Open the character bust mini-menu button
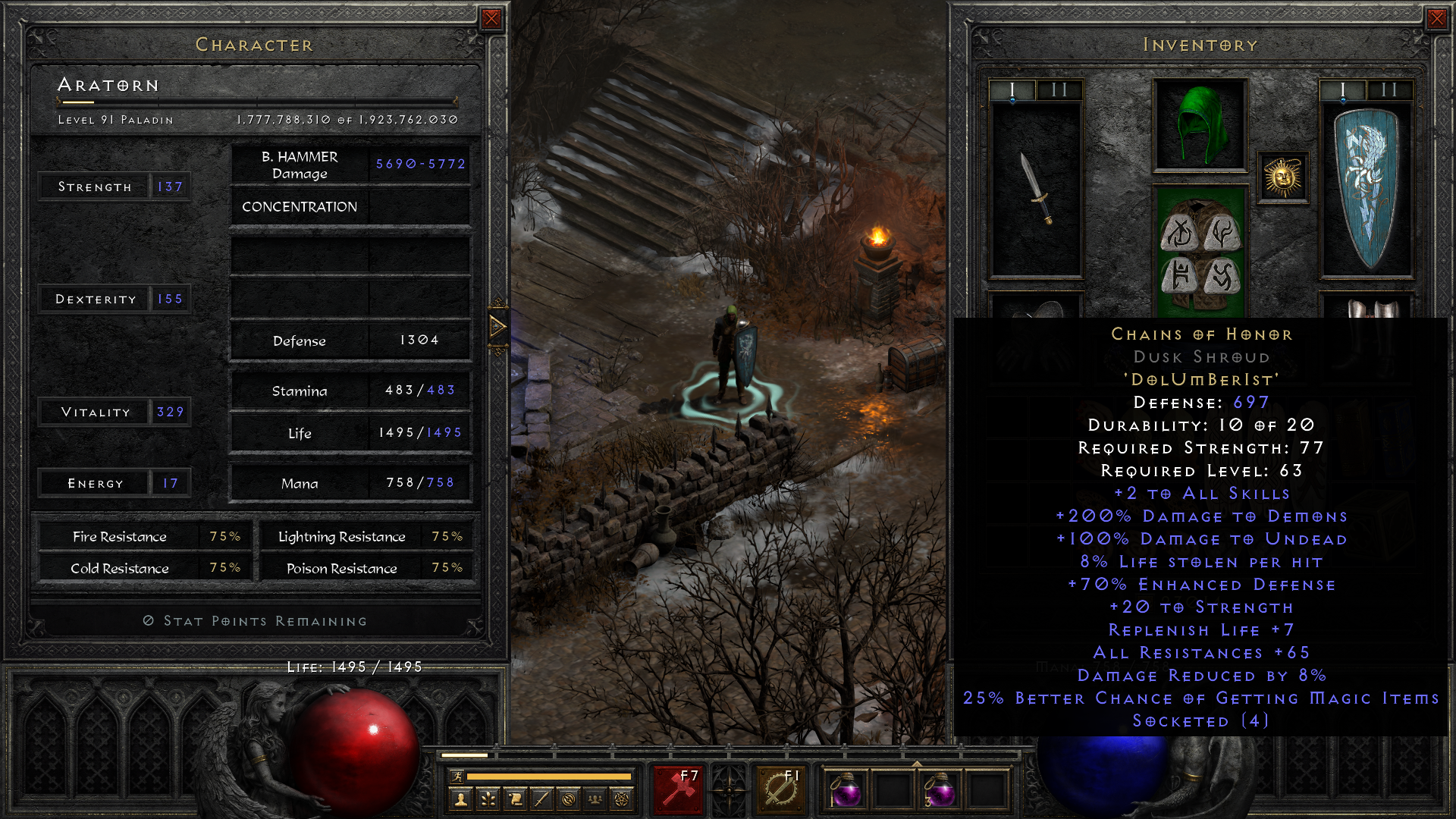This screenshot has width=1456, height=819. 460,799
